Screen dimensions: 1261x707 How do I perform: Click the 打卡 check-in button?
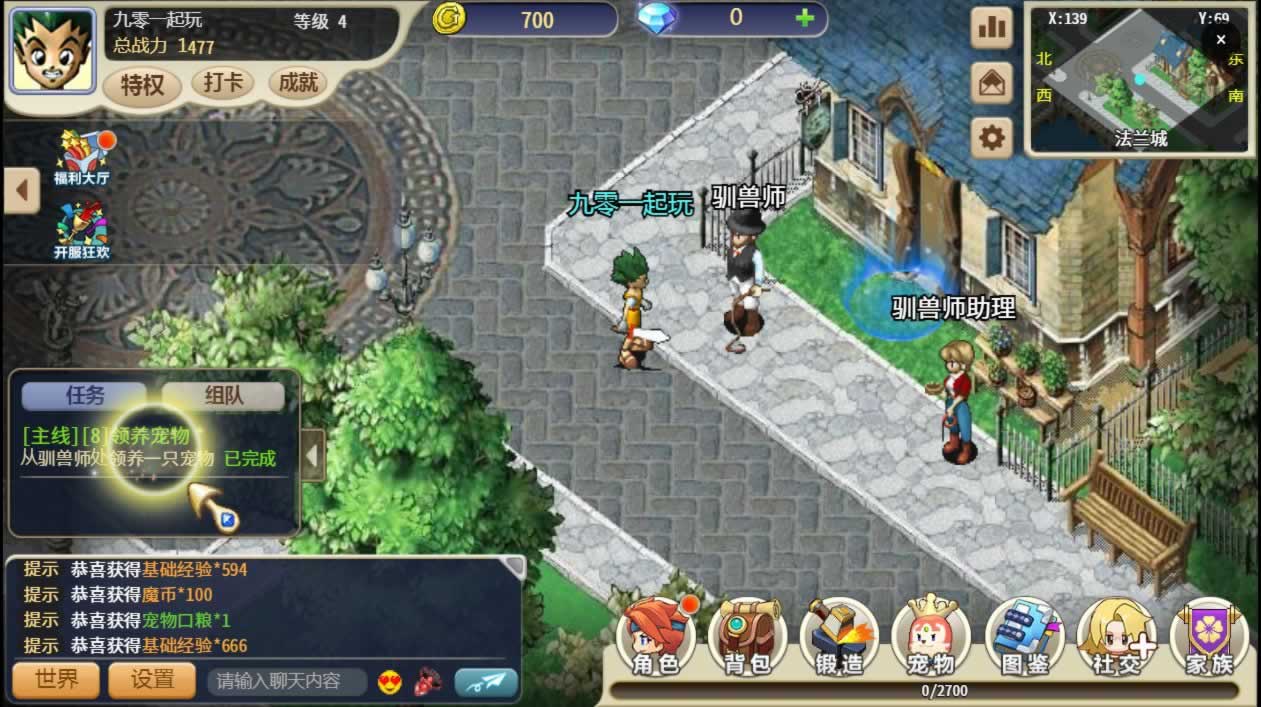point(222,83)
